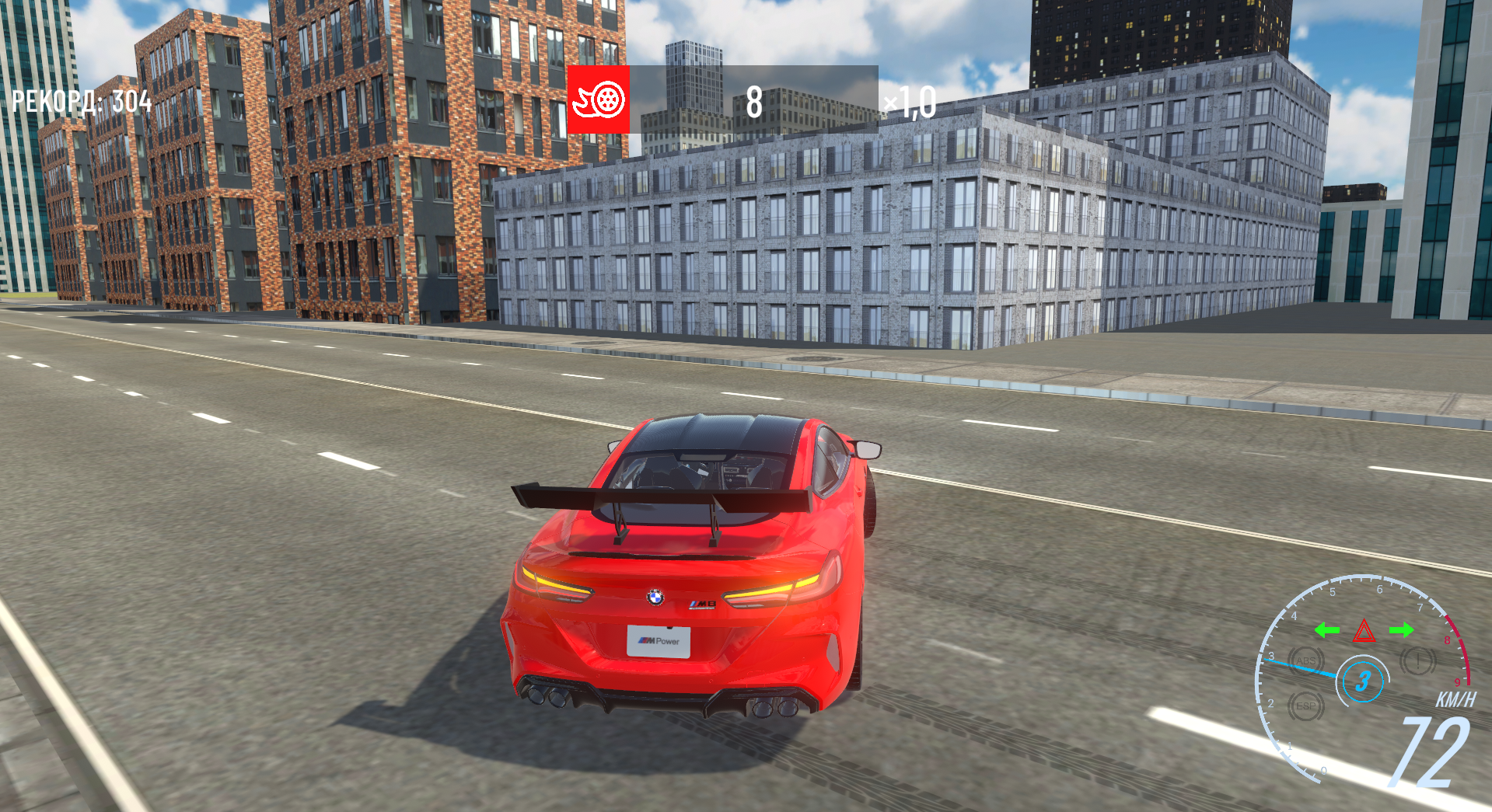Toggle ESP stability control on

(x=1306, y=706)
